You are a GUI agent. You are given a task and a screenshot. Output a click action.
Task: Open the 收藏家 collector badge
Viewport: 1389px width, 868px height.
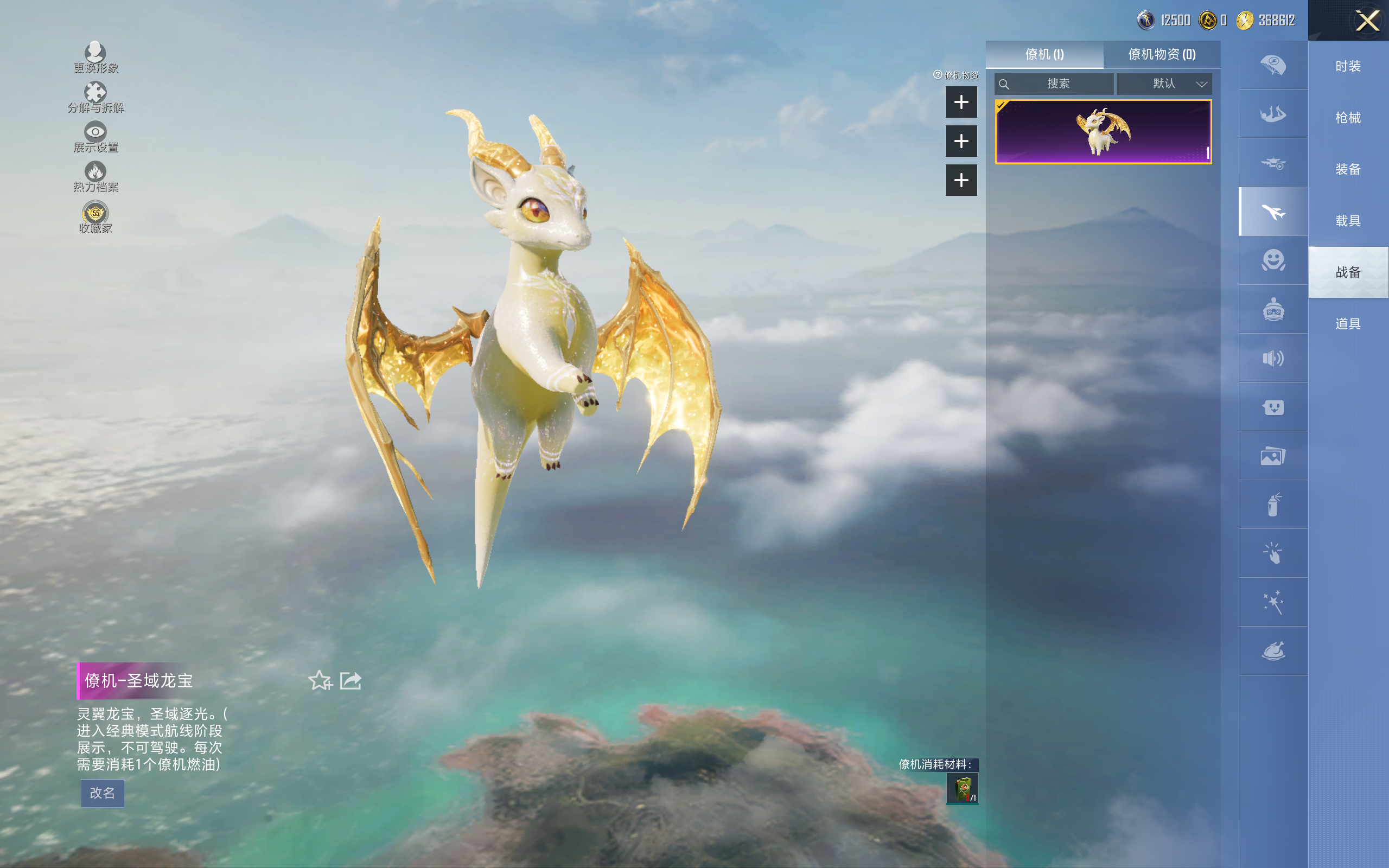95,214
